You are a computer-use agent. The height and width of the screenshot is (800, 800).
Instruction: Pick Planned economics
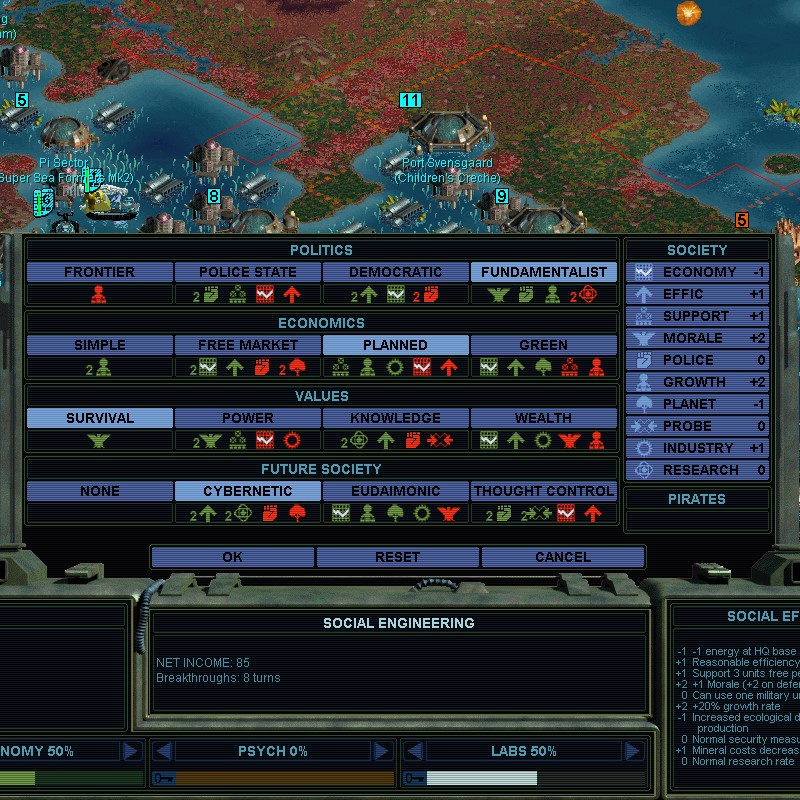coord(396,345)
